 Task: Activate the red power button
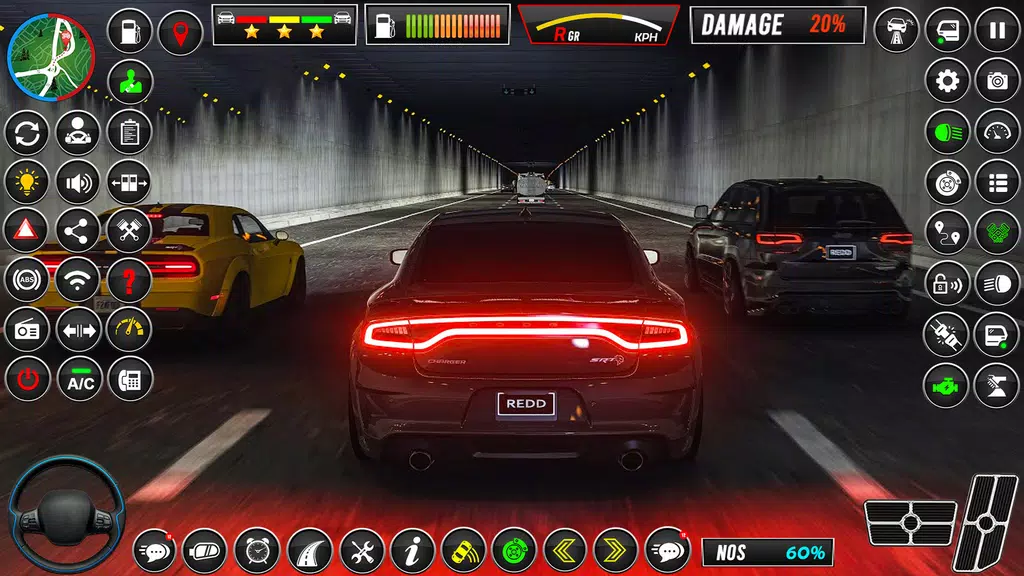pyautogui.click(x=27, y=380)
